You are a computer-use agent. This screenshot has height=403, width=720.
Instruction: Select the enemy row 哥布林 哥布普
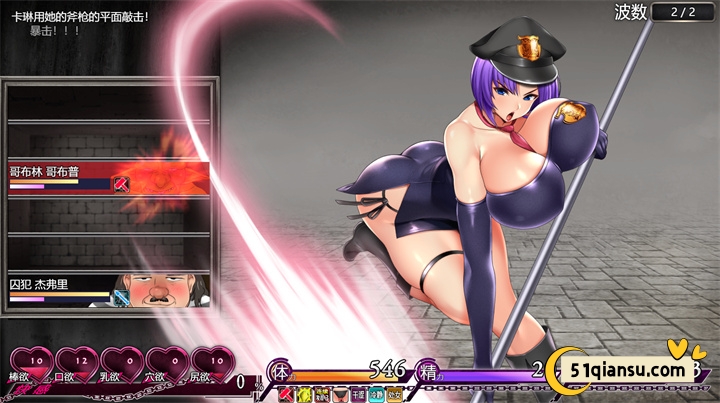click(x=108, y=176)
